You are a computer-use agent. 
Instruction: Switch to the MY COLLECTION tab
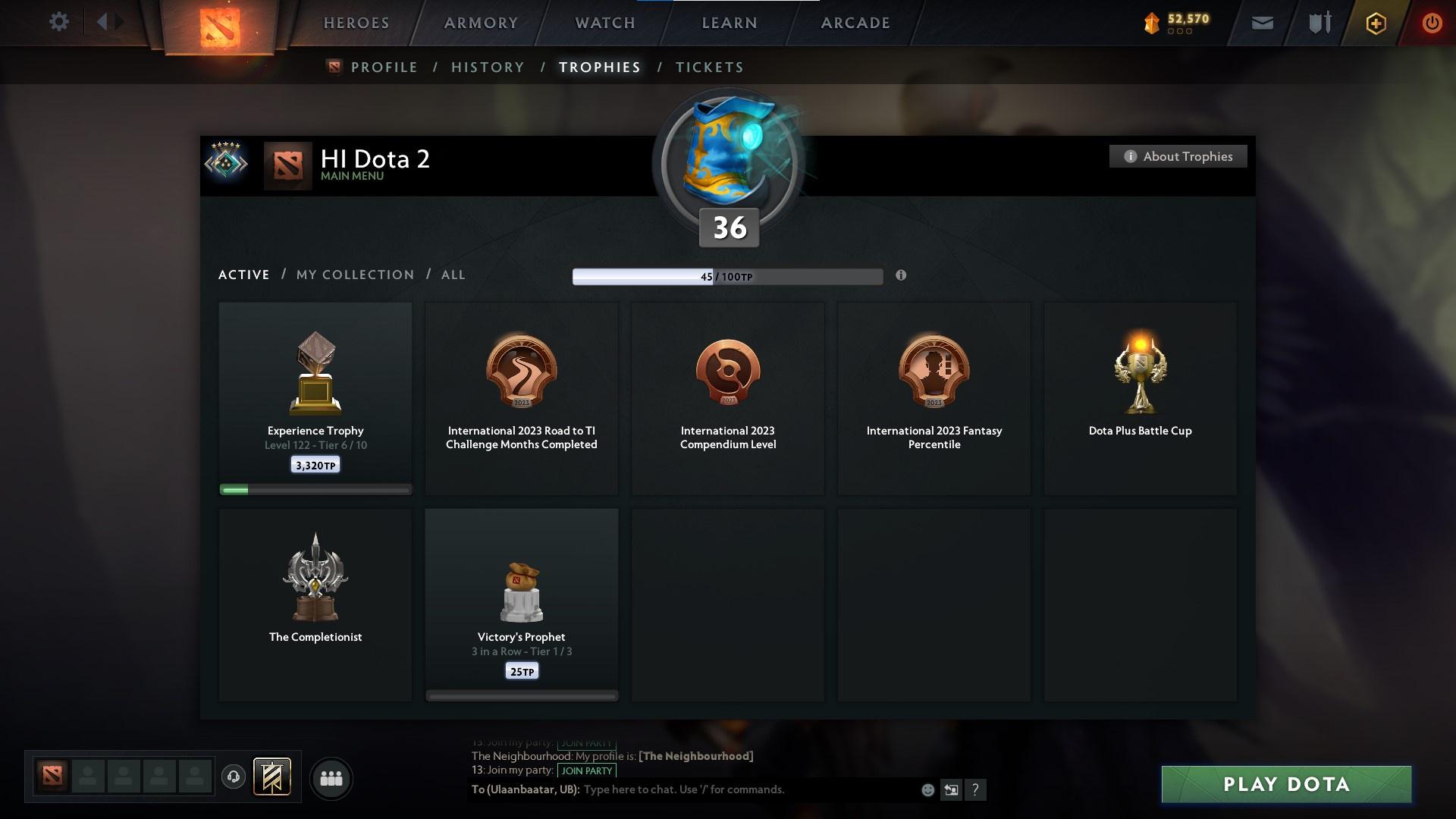coord(354,275)
